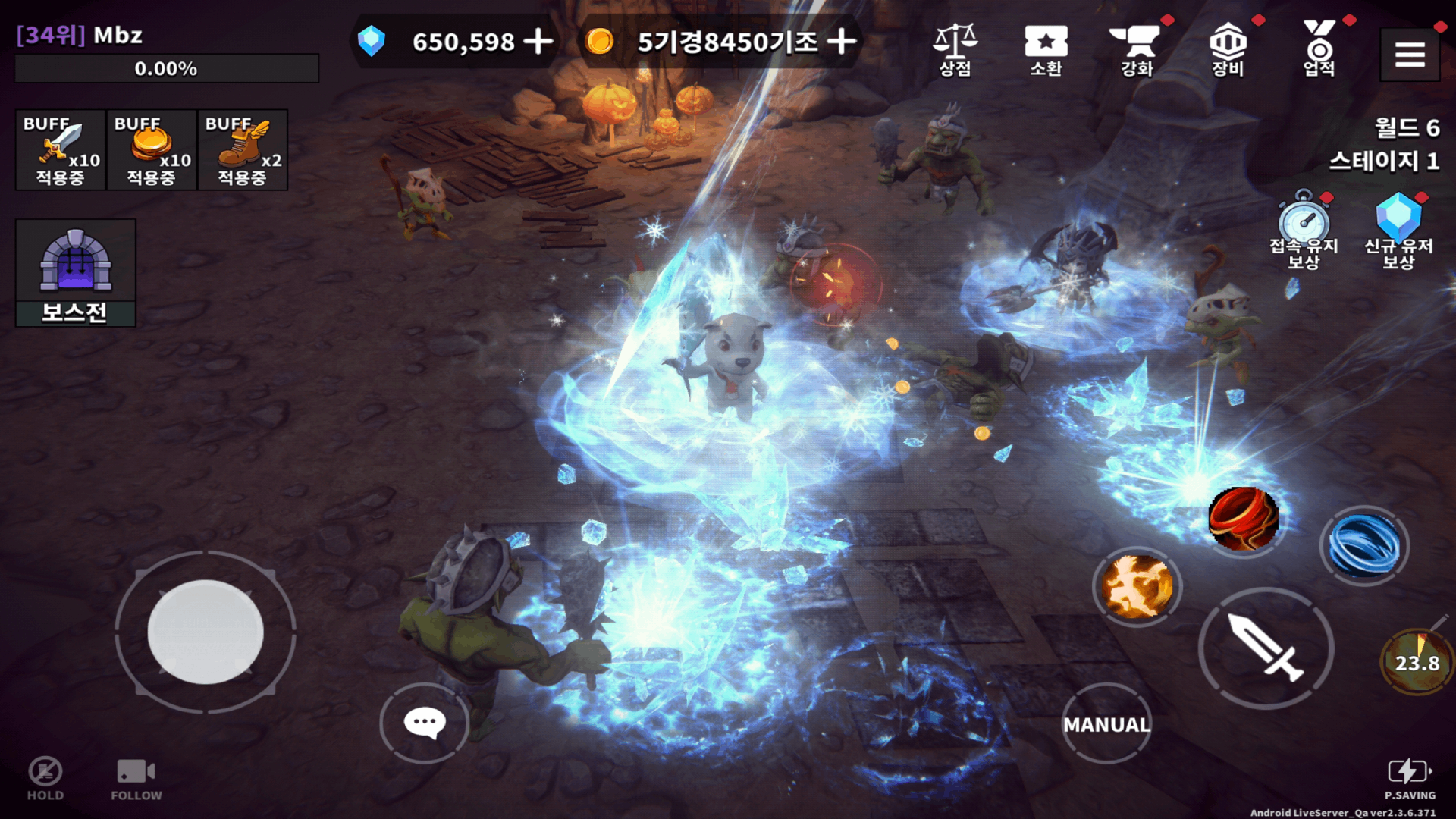Open the 상점 shop menu
This screenshot has width=1456, height=819.
[955, 49]
